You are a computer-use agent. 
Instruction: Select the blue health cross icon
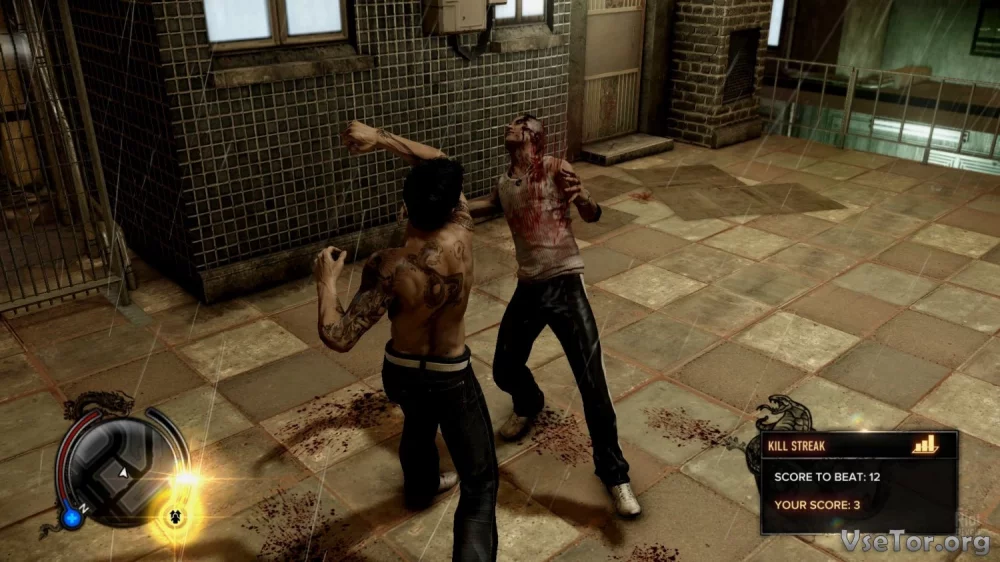[70, 518]
